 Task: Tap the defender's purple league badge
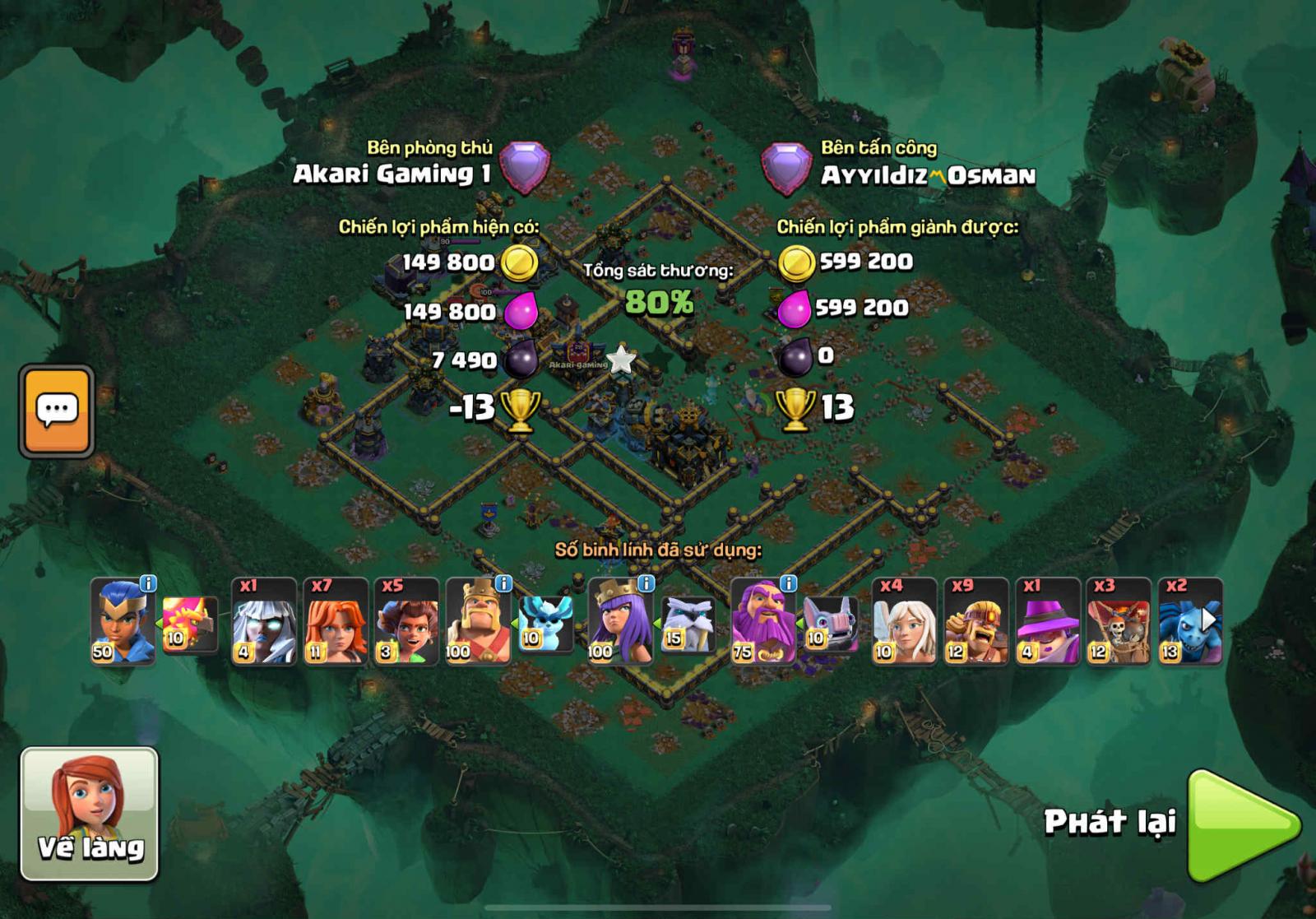coord(525,166)
